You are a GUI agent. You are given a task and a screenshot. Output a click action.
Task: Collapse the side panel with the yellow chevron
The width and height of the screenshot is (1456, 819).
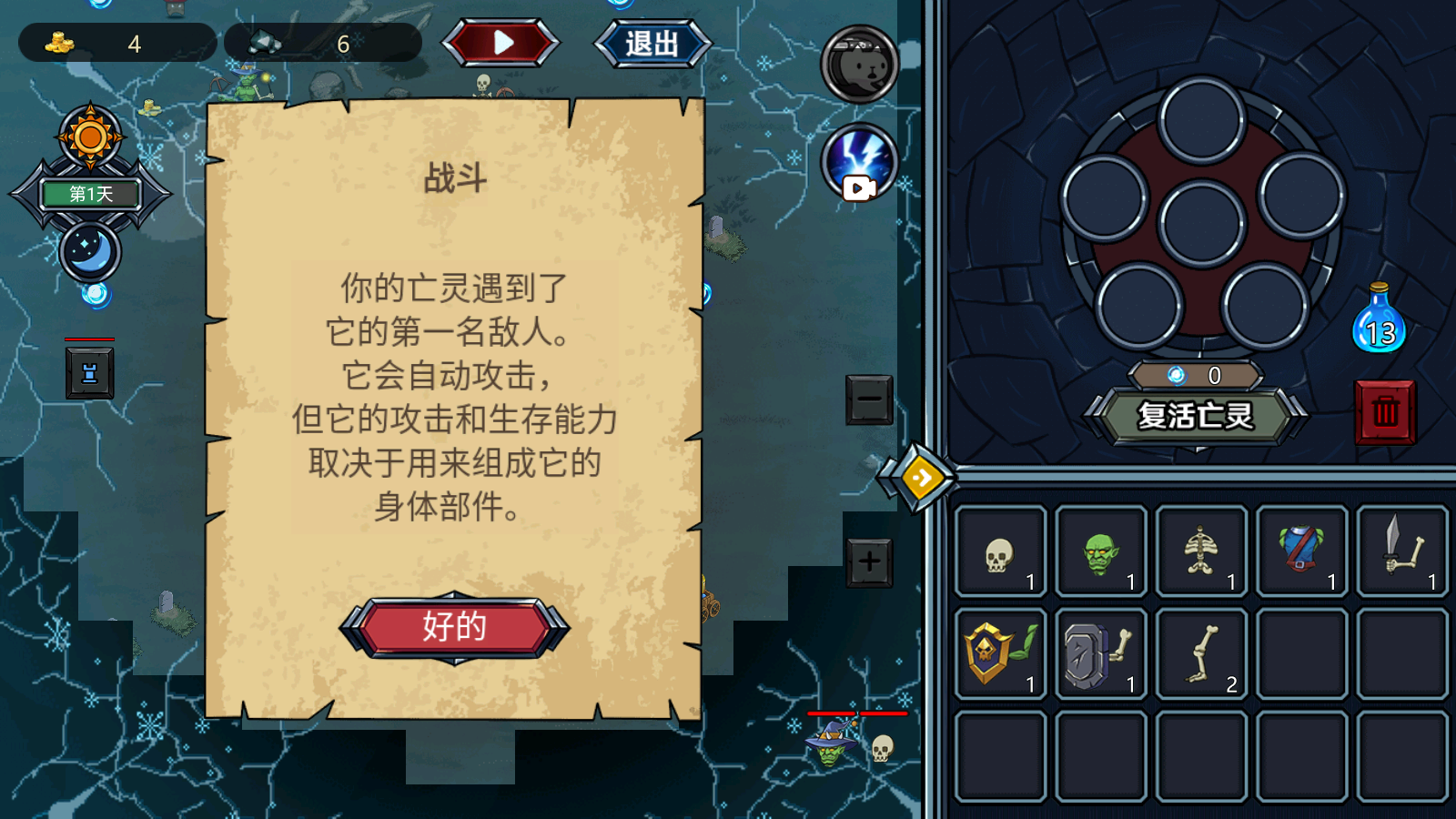(922, 478)
